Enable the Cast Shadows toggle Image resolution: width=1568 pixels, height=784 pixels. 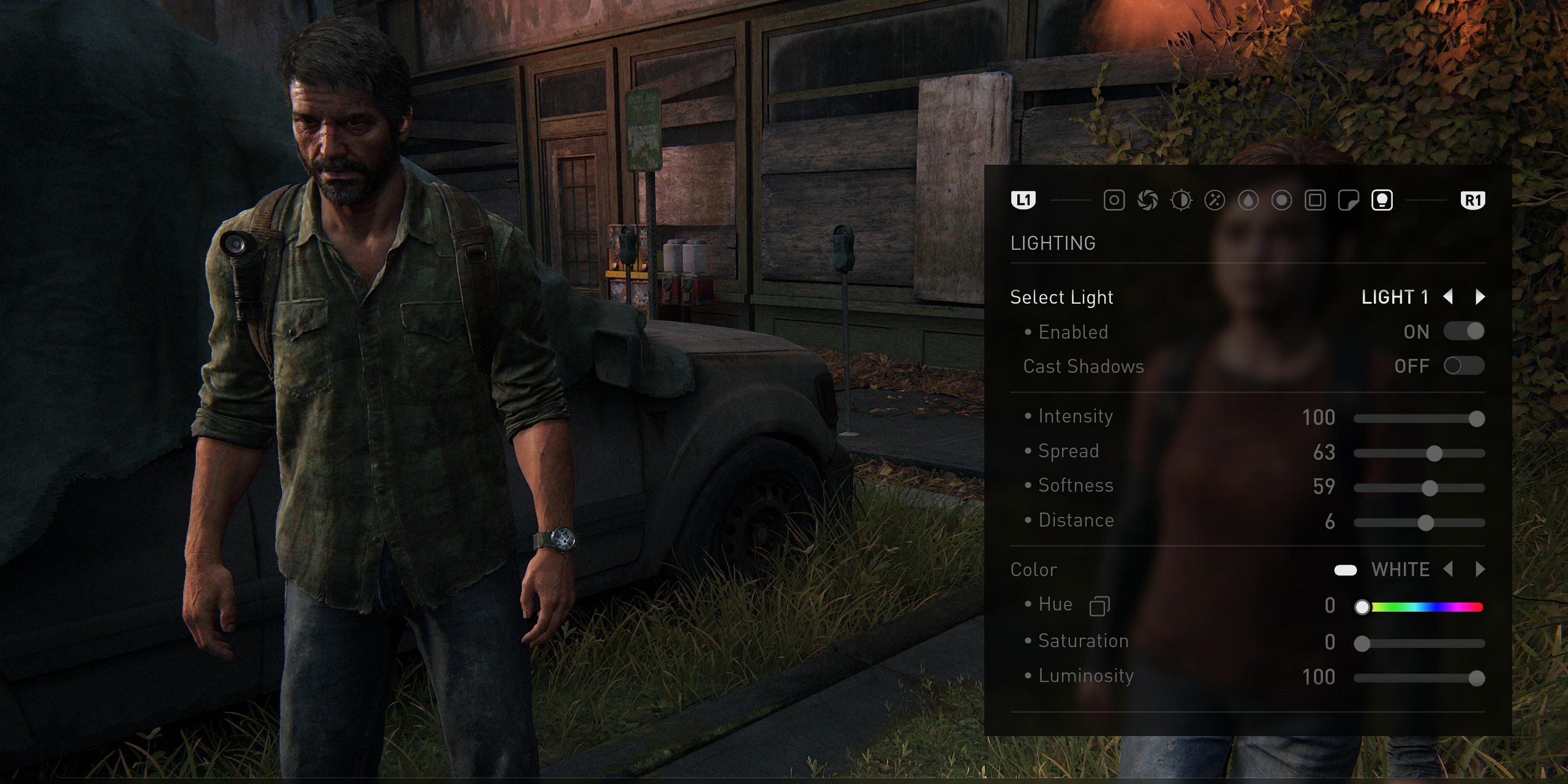(1463, 366)
